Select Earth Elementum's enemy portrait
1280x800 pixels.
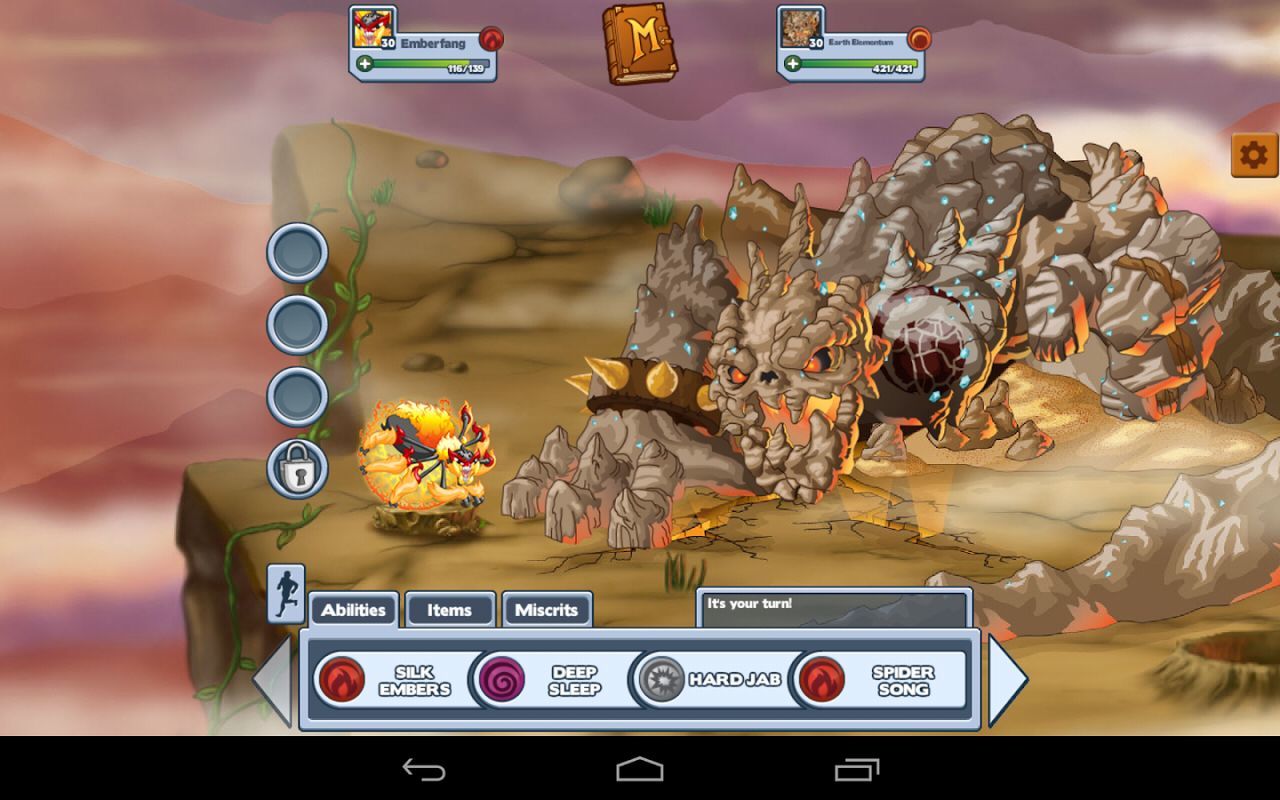tap(800, 27)
